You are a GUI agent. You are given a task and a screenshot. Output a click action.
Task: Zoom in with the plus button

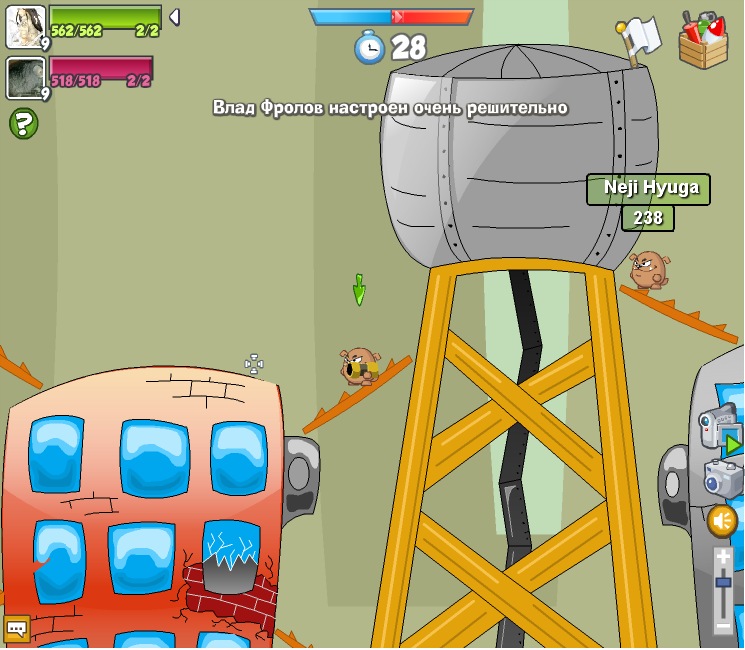point(723,557)
